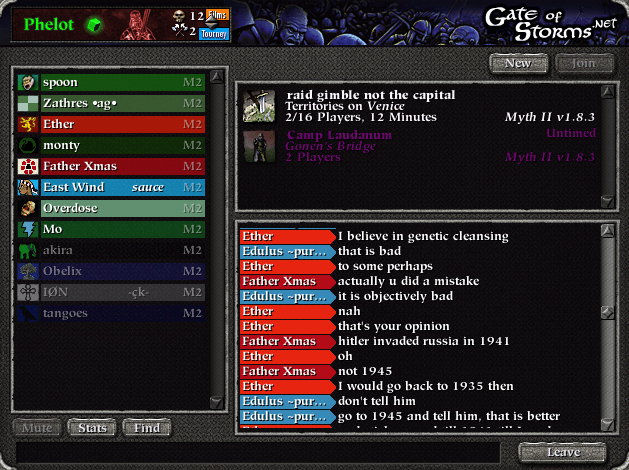Screen dimensions: 629x470
Task: Choose player Overdose in the list
Action: tap(111, 208)
